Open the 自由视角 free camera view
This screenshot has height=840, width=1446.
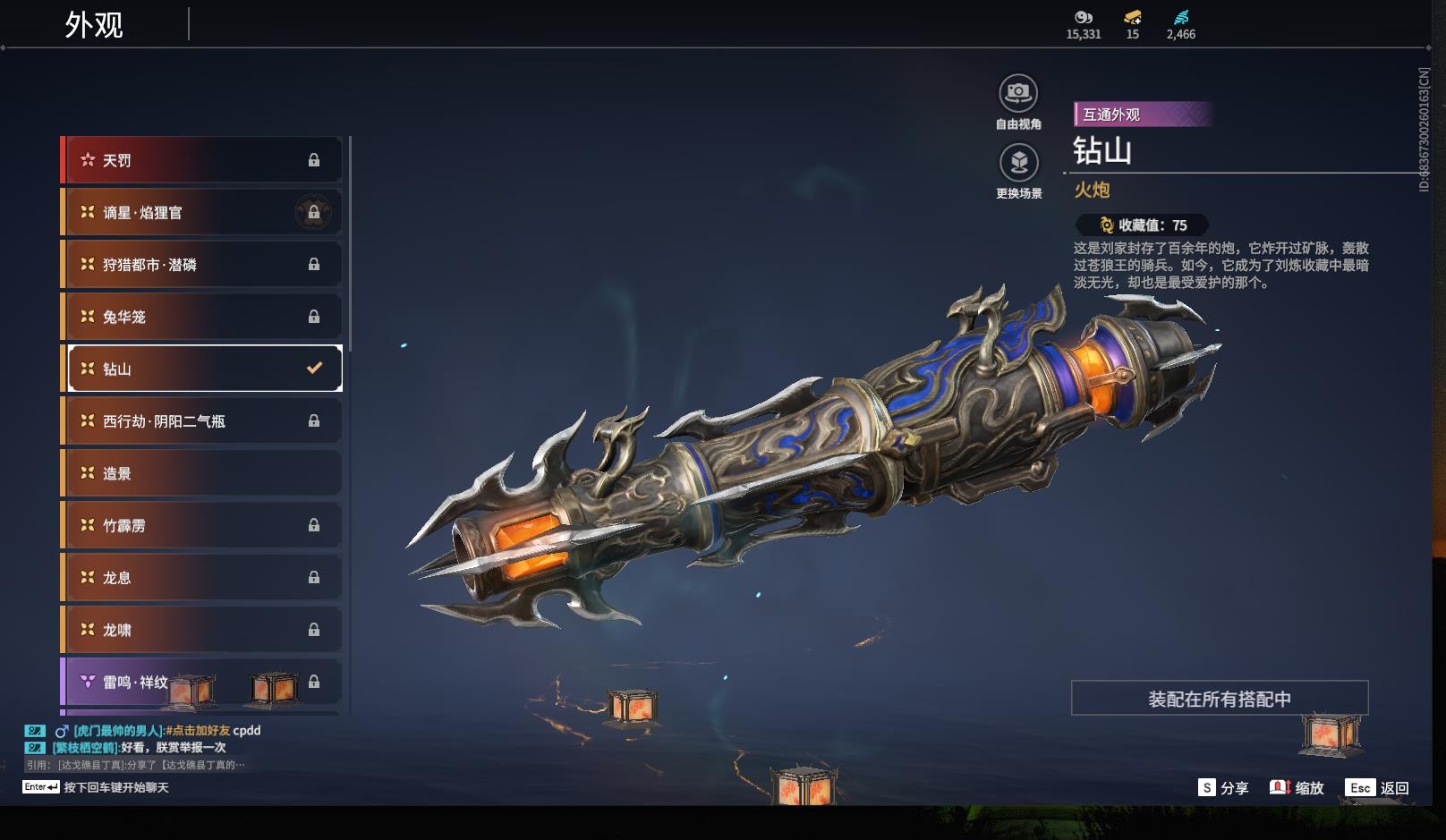(x=1018, y=93)
